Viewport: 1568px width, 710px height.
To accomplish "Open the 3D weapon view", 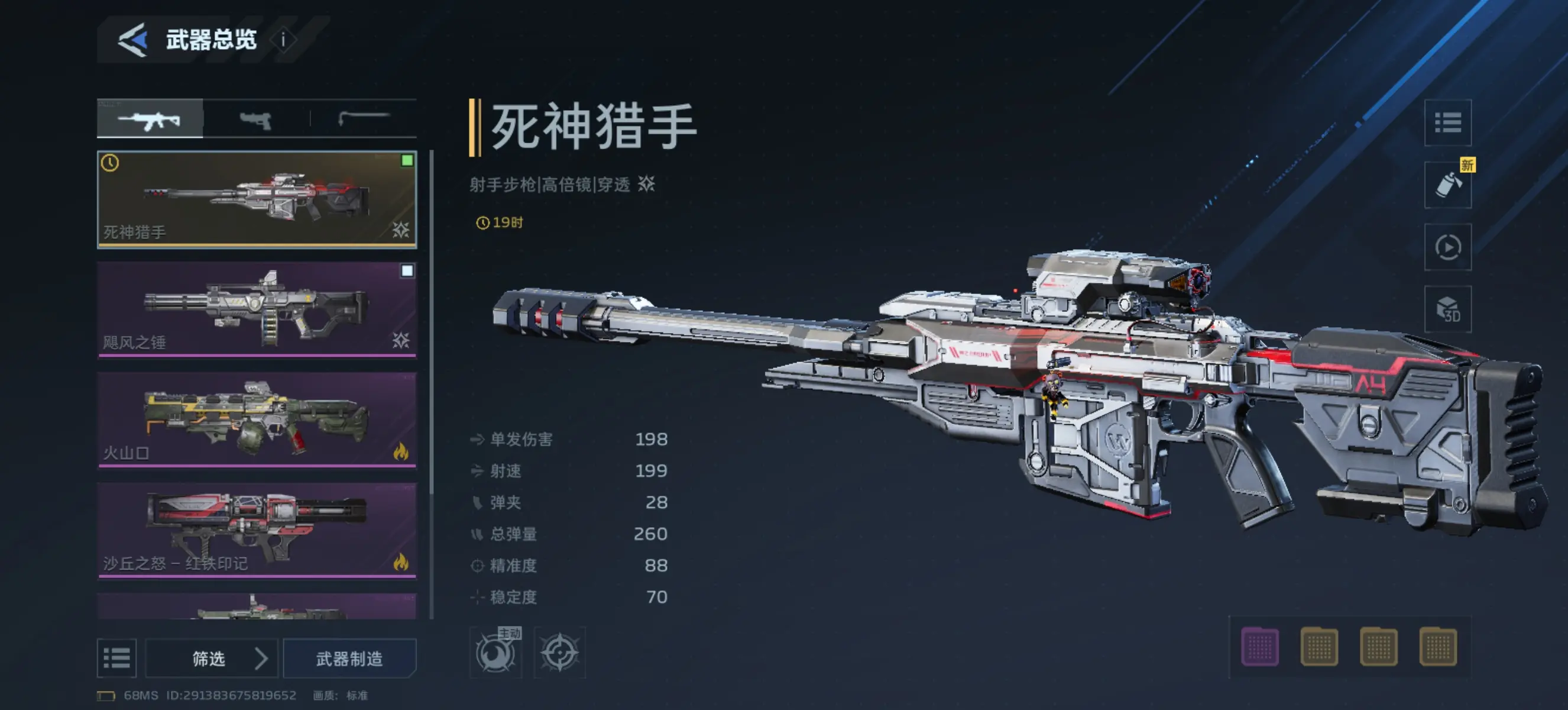I will [1449, 309].
